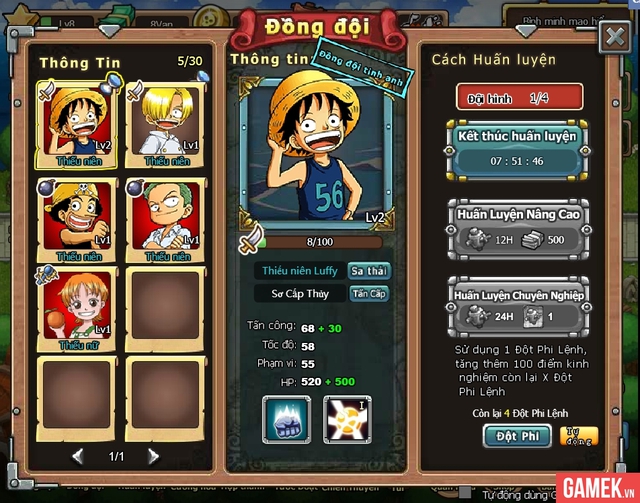Open the Đội hình 1/4 formation bar

pyautogui.click(x=517, y=96)
